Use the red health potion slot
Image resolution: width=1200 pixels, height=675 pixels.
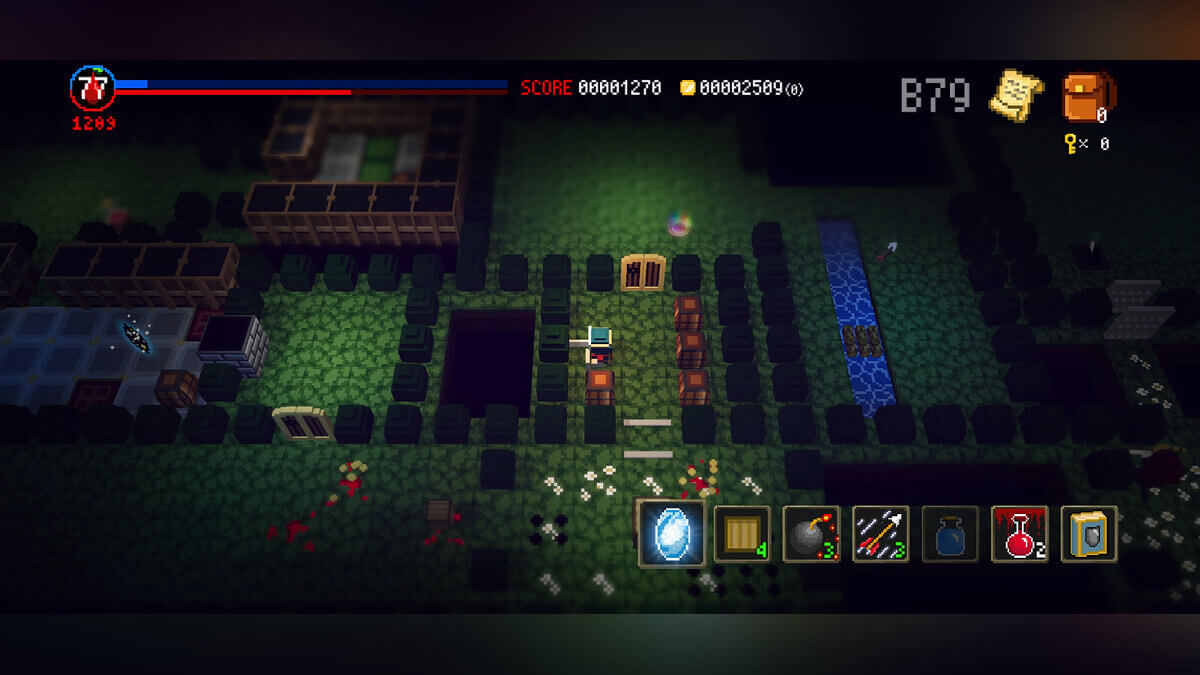pos(1019,533)
